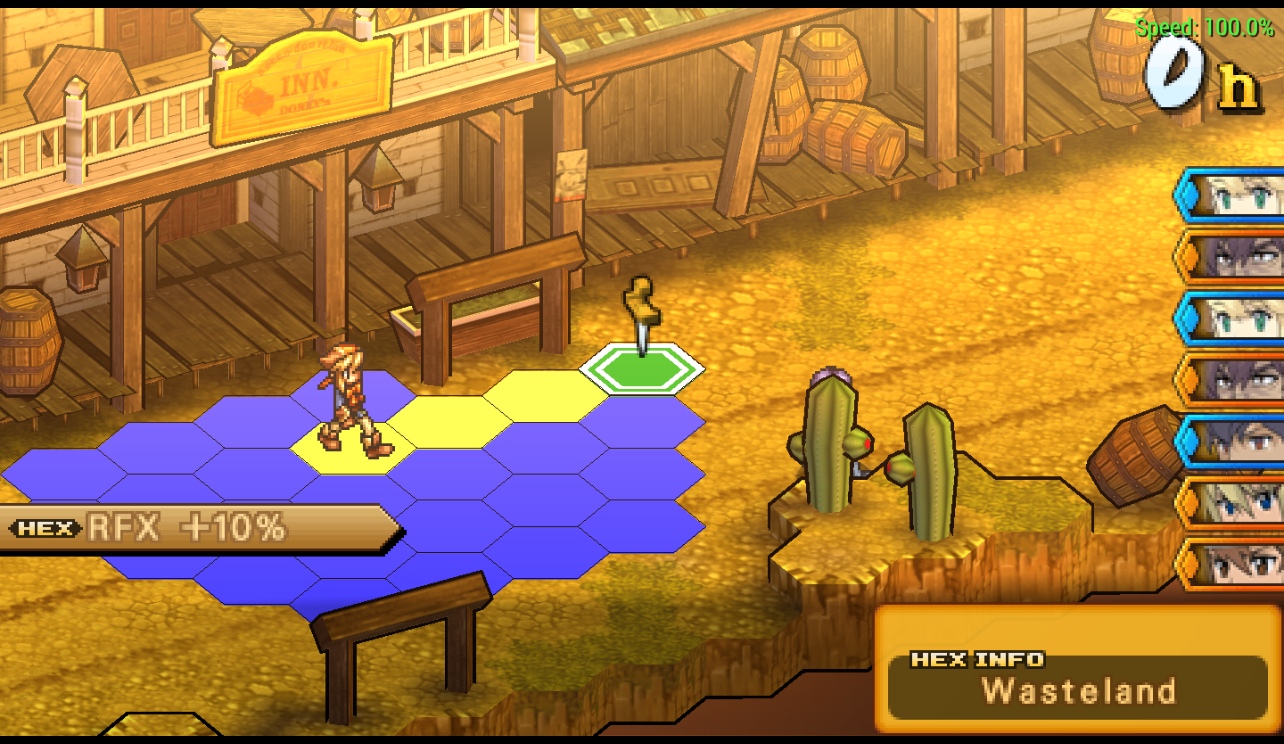Select the first green-eyed blonde turn portrait
1284x744 pixels.
click(x=1233, y=194)
